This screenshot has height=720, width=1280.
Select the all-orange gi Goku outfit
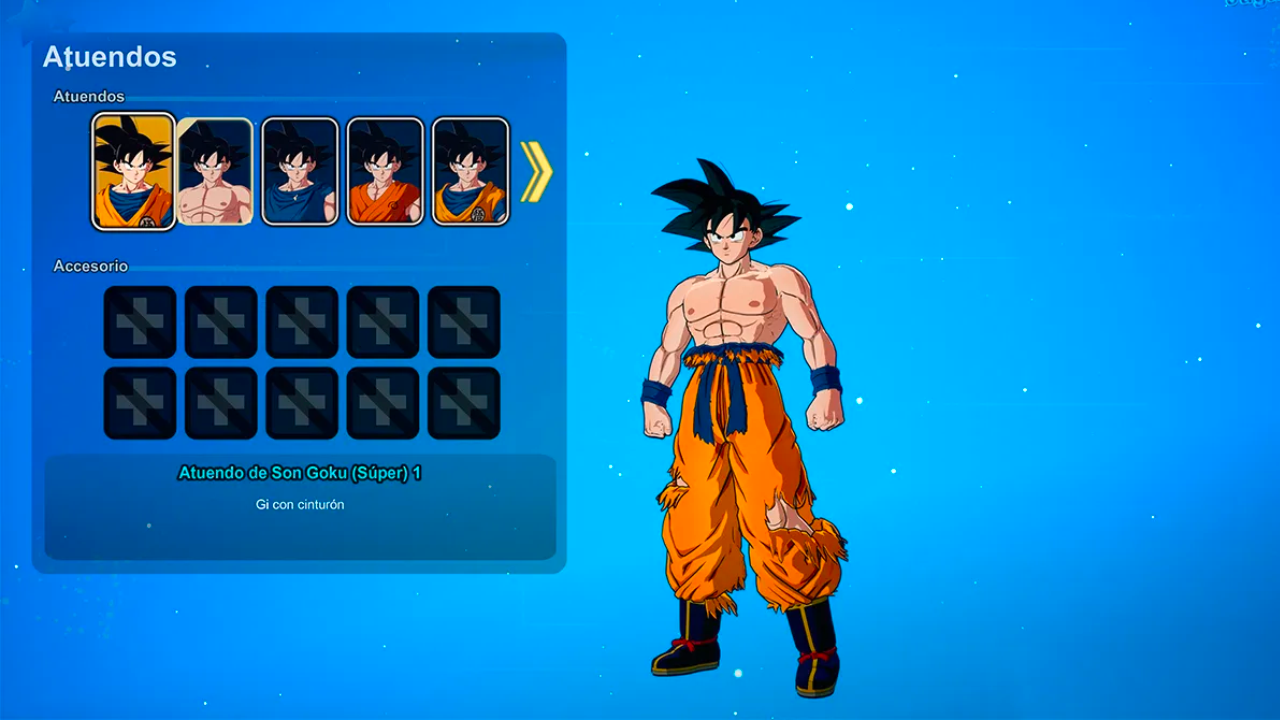pos(385,171)
